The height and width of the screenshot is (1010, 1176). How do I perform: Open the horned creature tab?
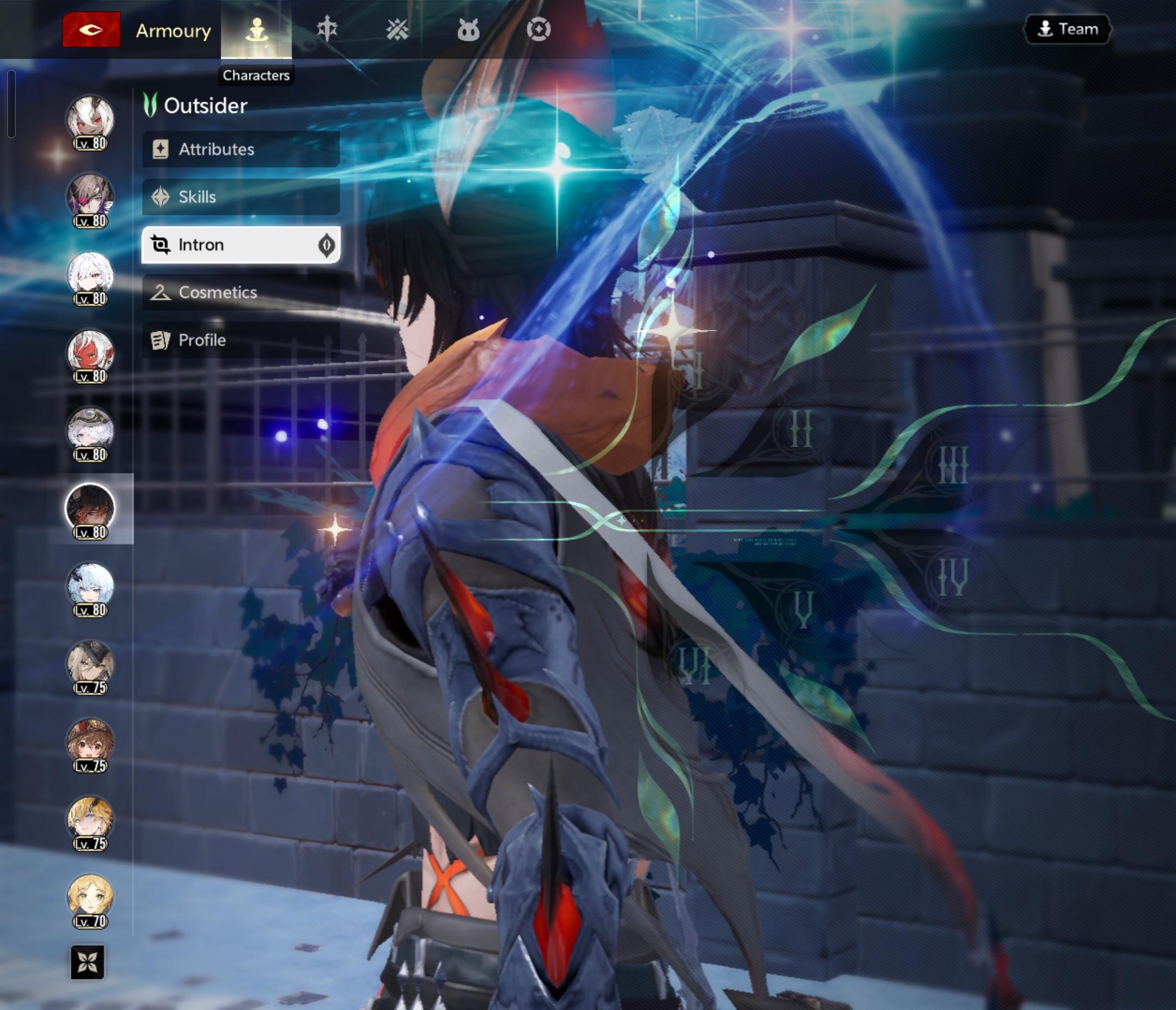[x=468, y=29]
